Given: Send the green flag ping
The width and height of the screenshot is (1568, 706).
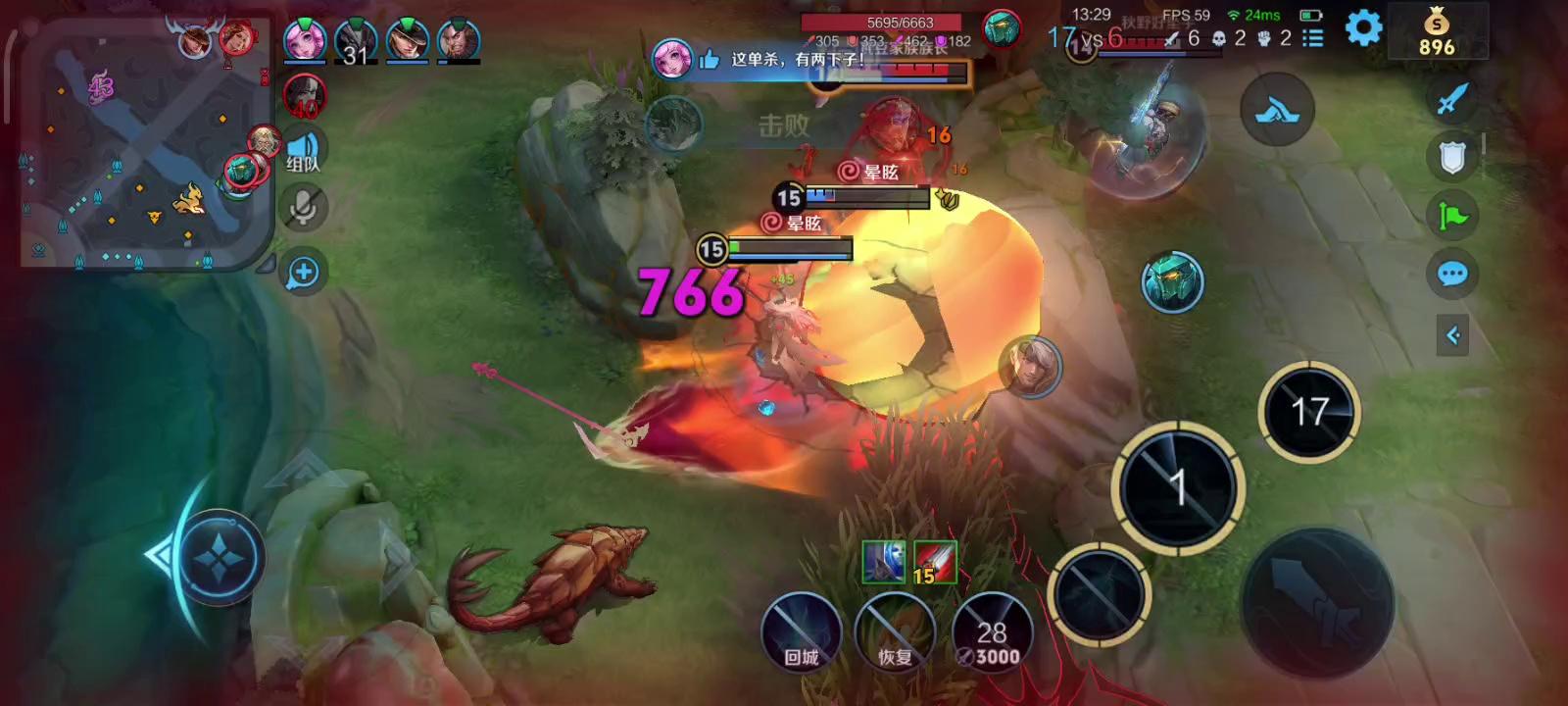Looking at the screenshot, I should (x=1452, y=216).
